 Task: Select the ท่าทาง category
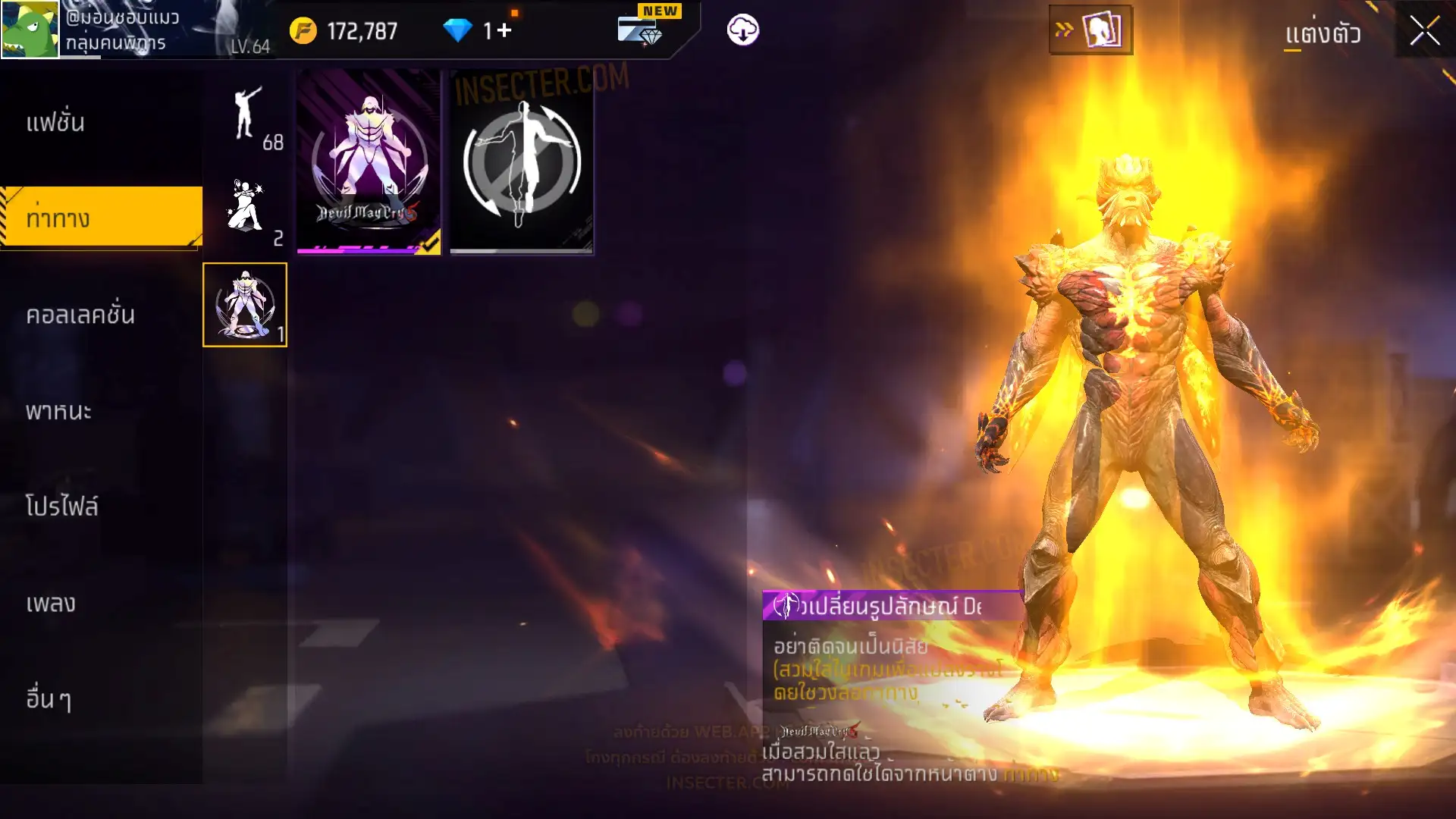101,218
